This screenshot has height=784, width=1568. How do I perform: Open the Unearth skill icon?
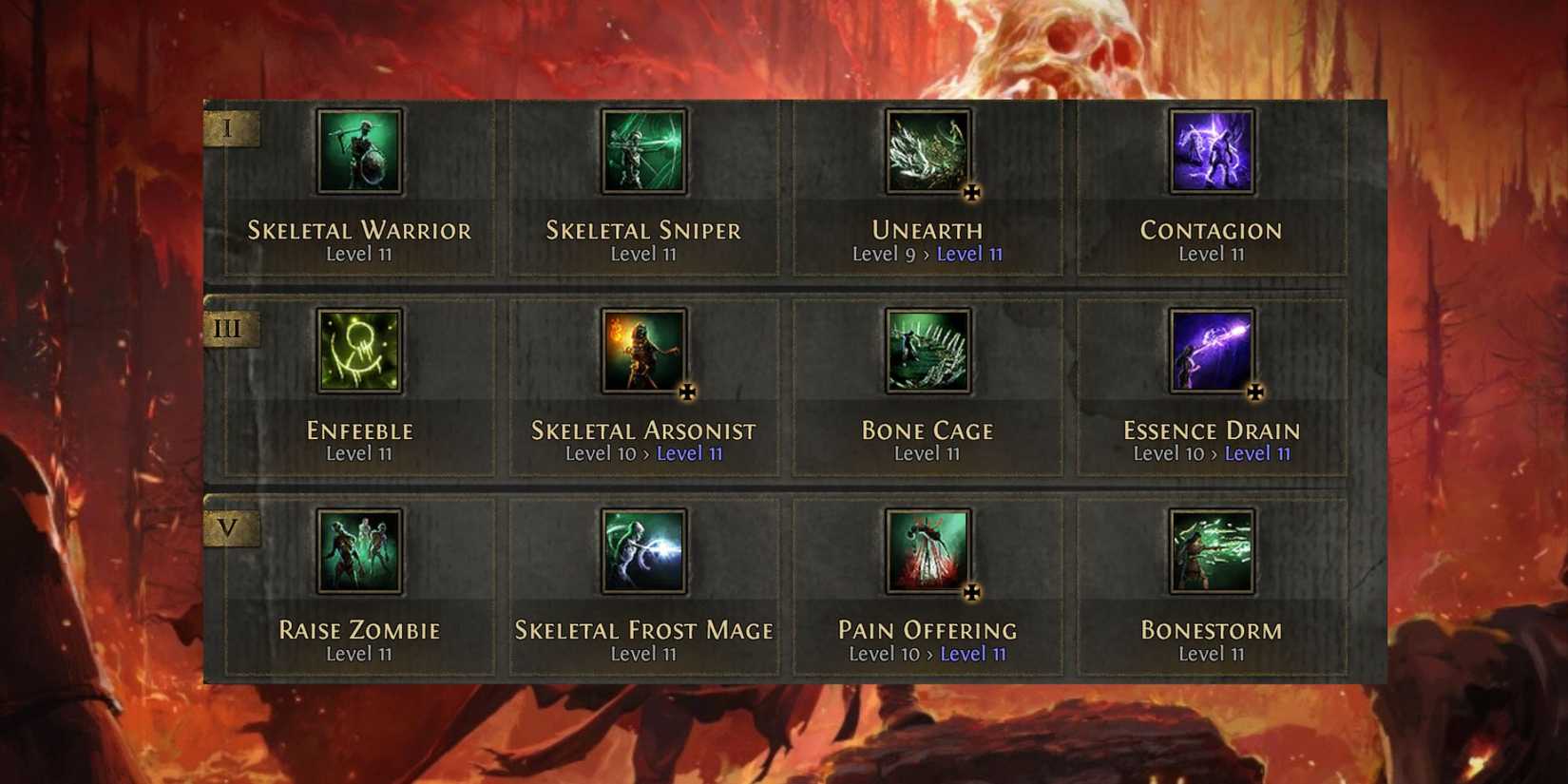click(x=927, y=152)
